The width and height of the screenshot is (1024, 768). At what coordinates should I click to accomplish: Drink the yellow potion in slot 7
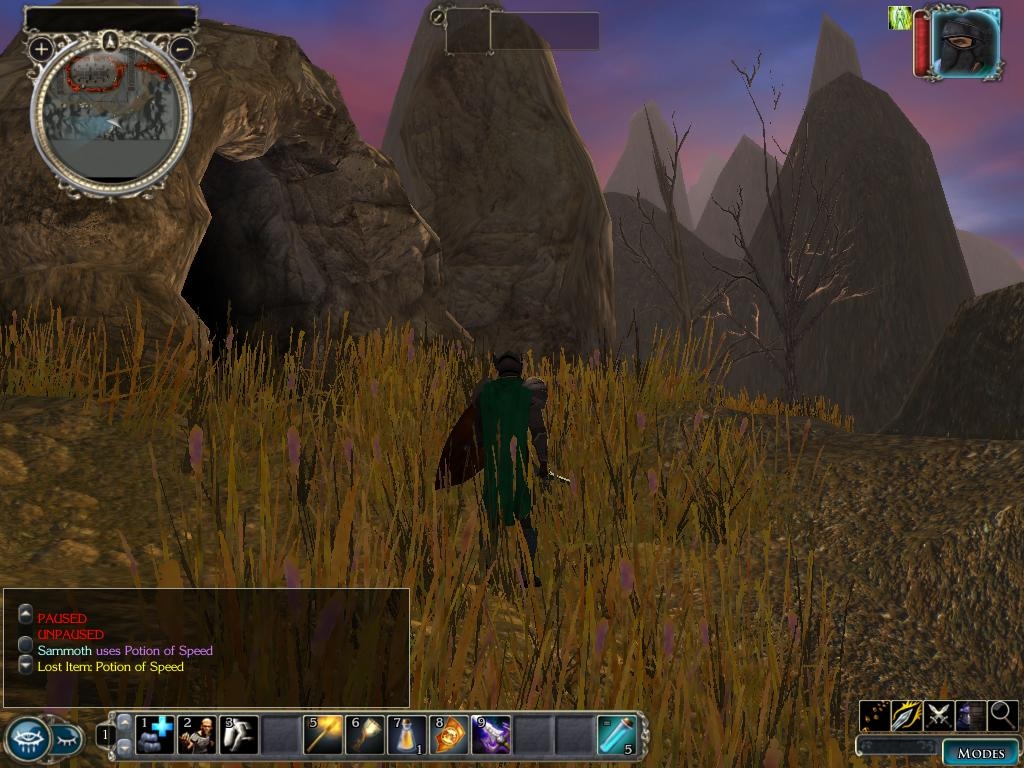[407, 735]
